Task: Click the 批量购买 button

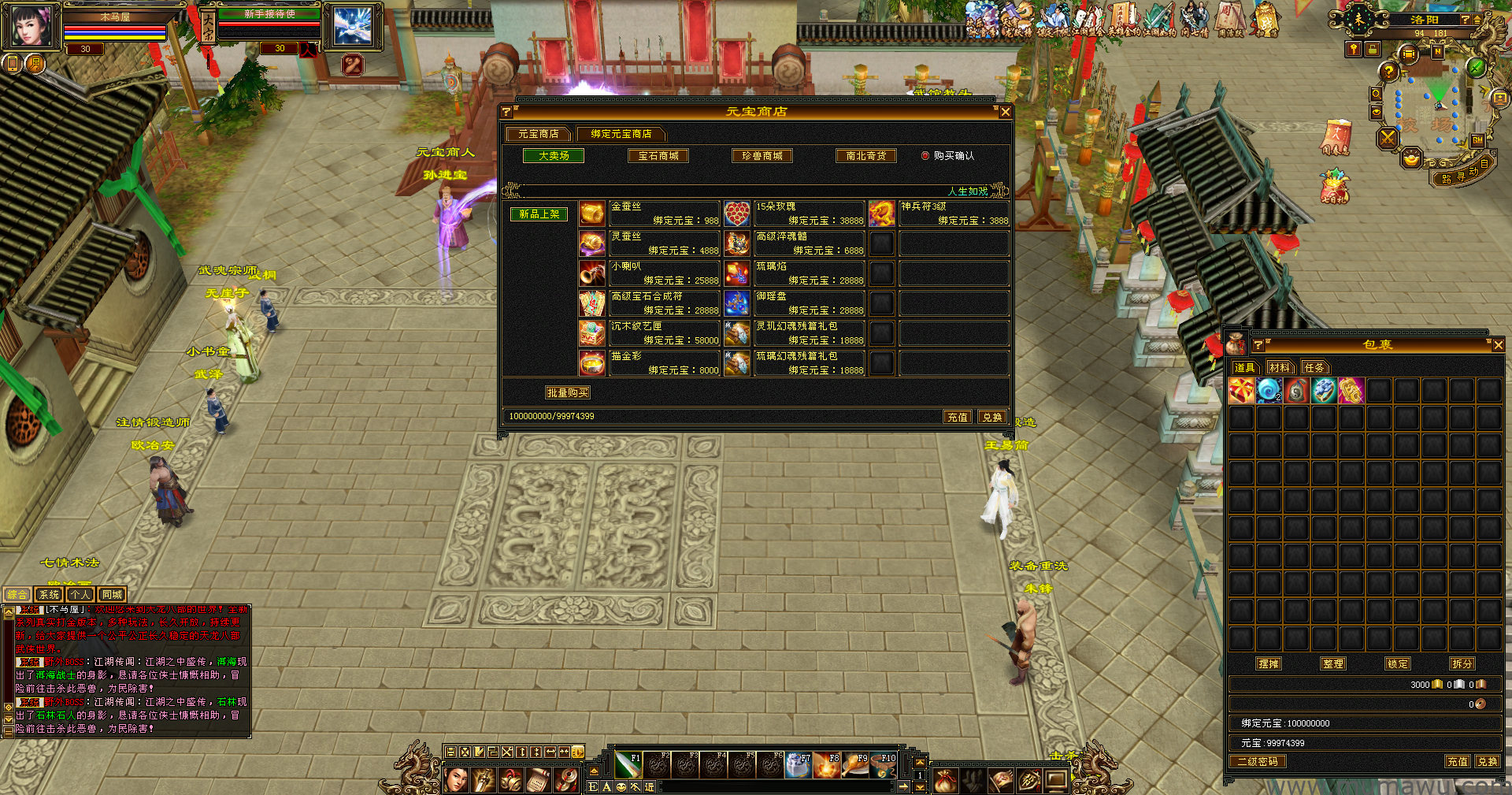Action: point(567,392)
